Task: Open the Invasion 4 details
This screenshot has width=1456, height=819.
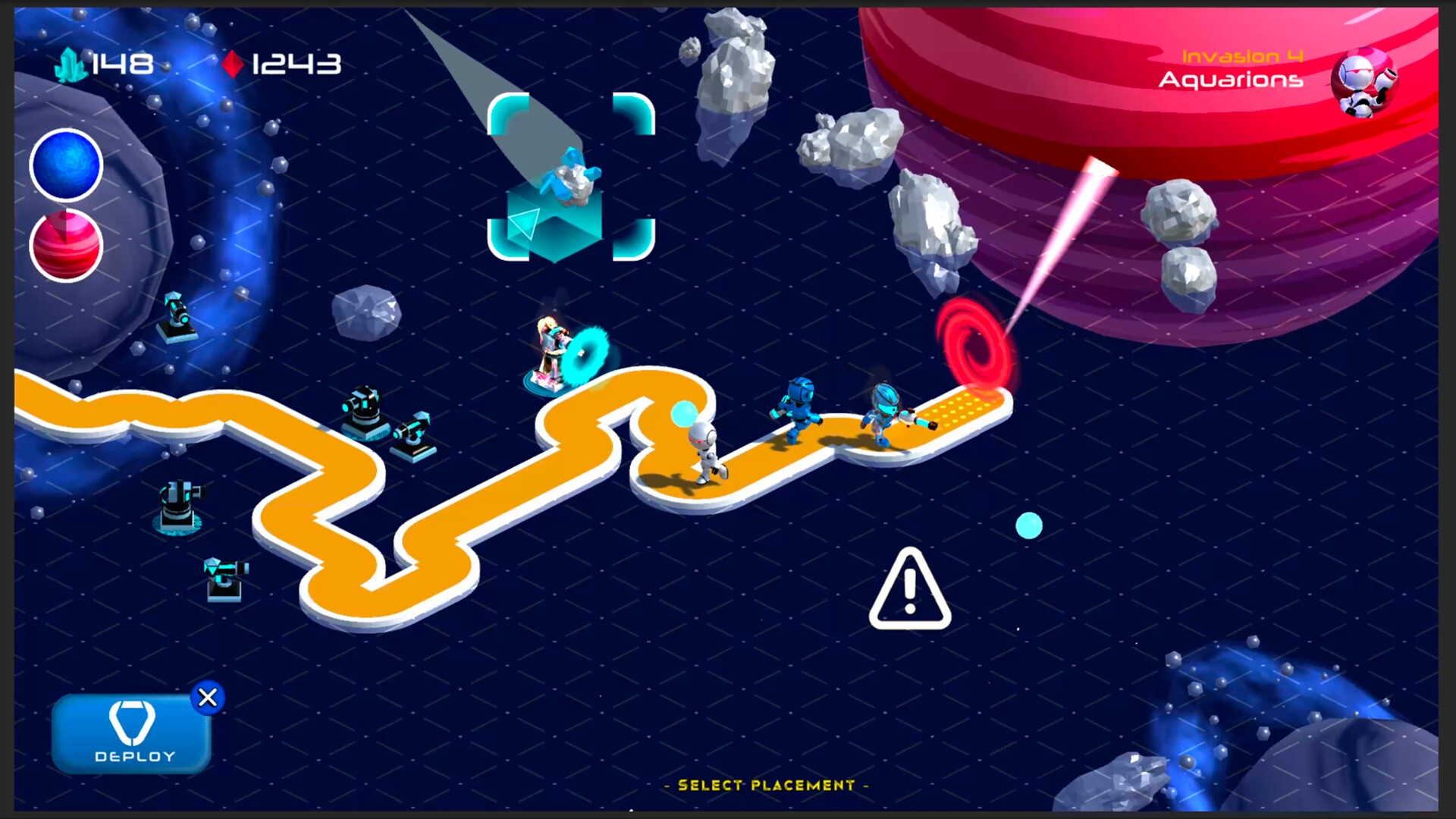Action: coord(1242,55)
